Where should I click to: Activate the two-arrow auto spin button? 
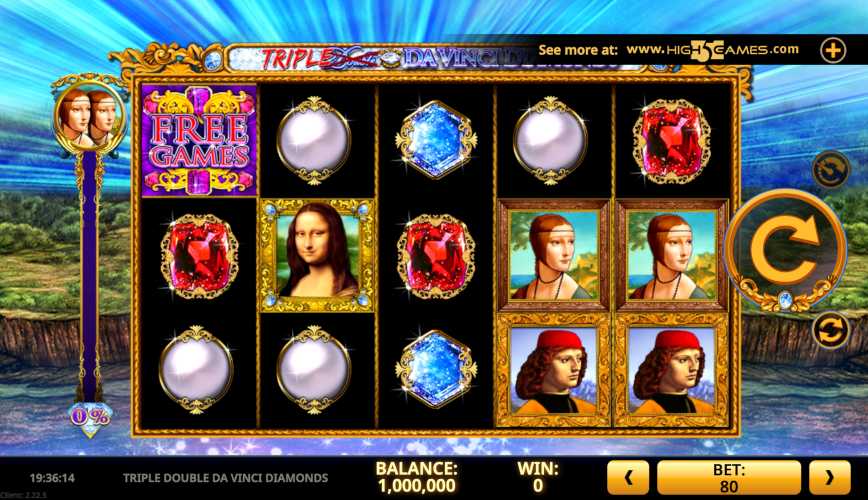[830, 330]
